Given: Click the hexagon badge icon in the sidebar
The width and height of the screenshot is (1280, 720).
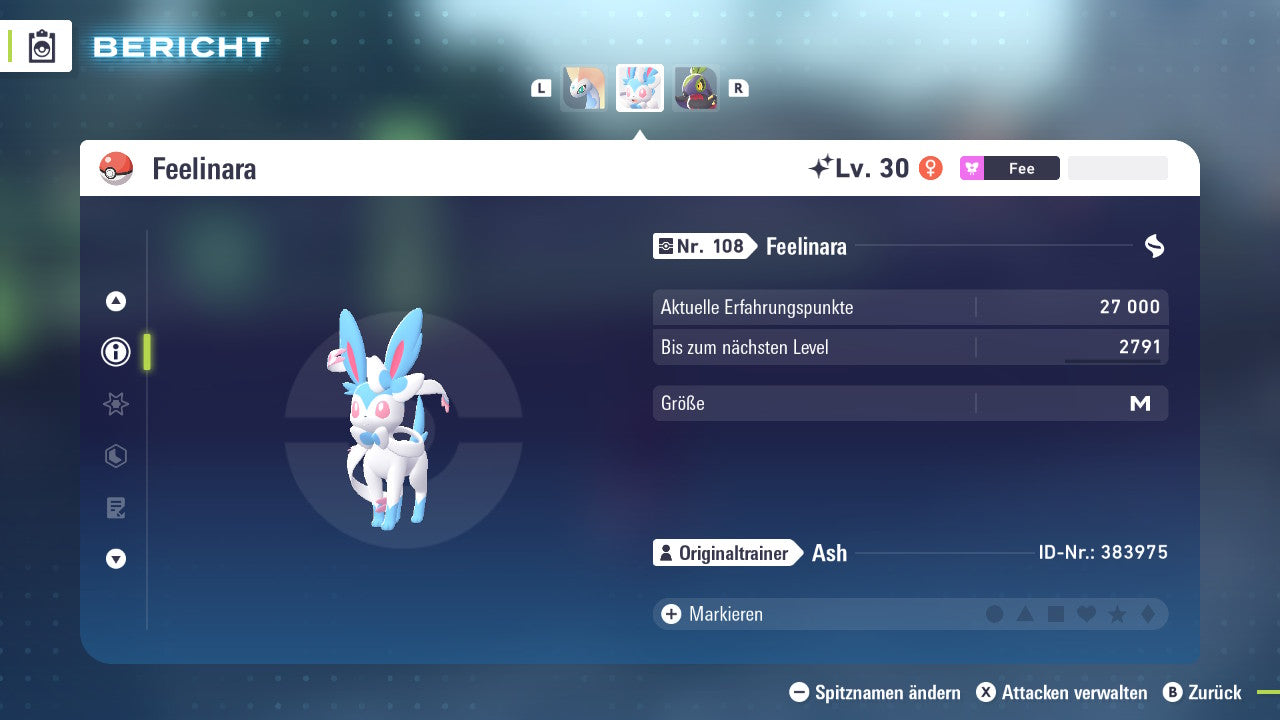Looking at the screenshot, I should click(x=115, y=456).
